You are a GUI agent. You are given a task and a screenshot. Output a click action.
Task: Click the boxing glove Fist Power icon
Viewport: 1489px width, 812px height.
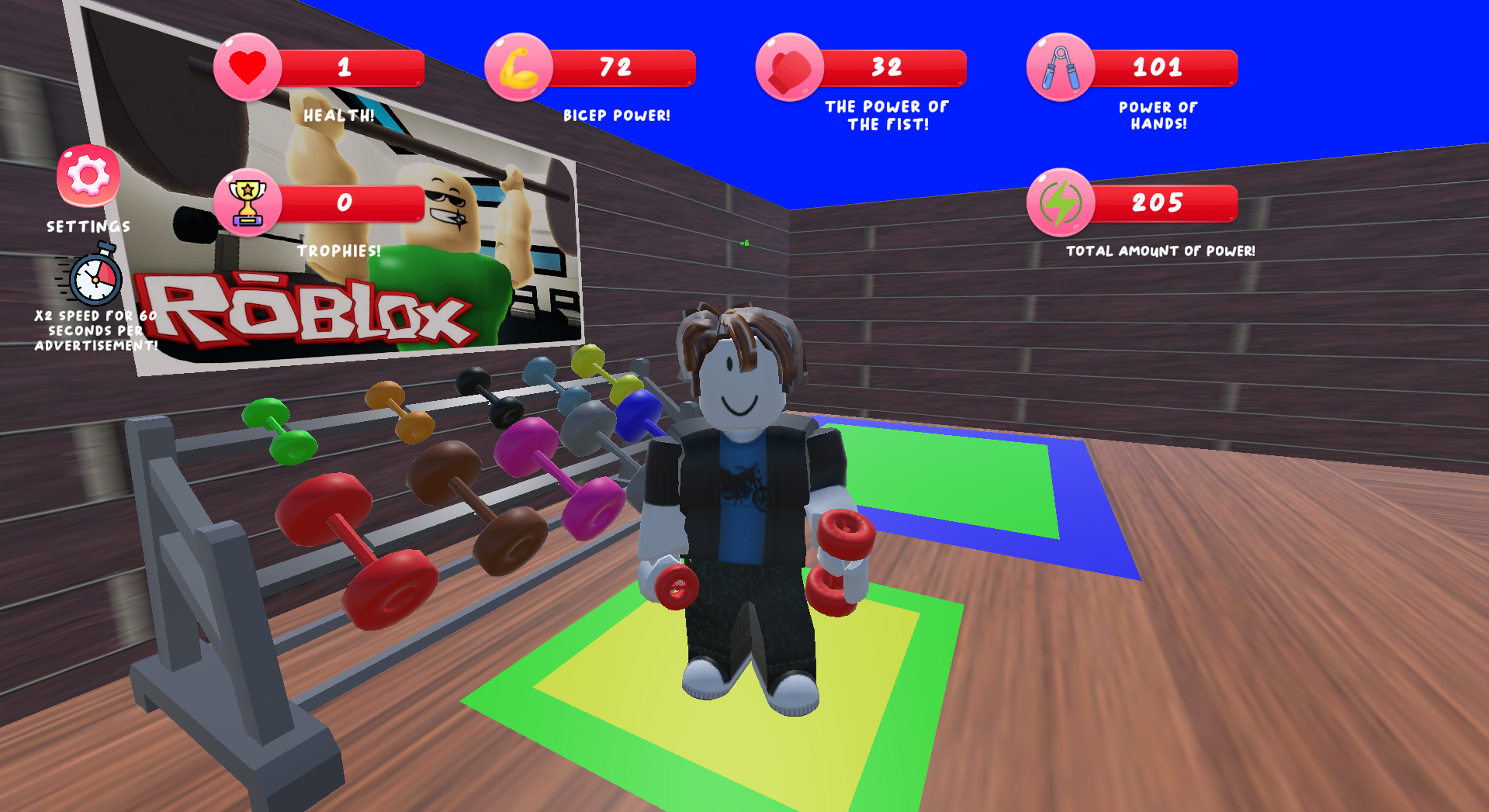tap(788, 67)
